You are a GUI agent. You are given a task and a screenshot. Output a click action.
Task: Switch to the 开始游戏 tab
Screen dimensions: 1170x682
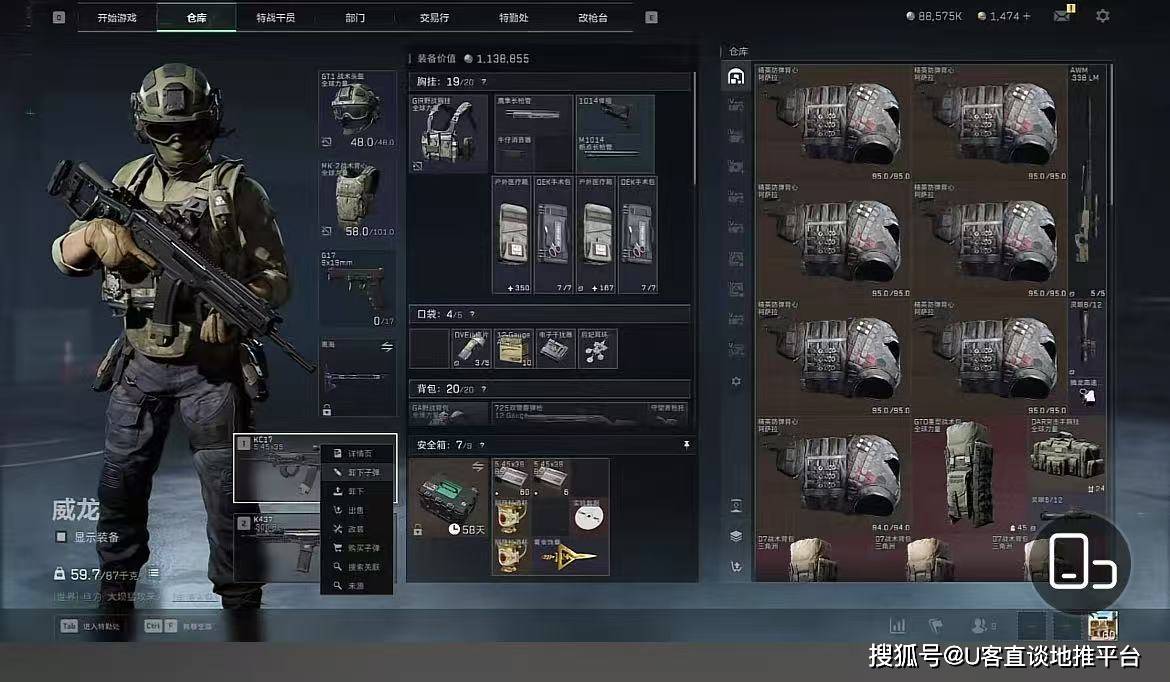(x=117, y=18)
